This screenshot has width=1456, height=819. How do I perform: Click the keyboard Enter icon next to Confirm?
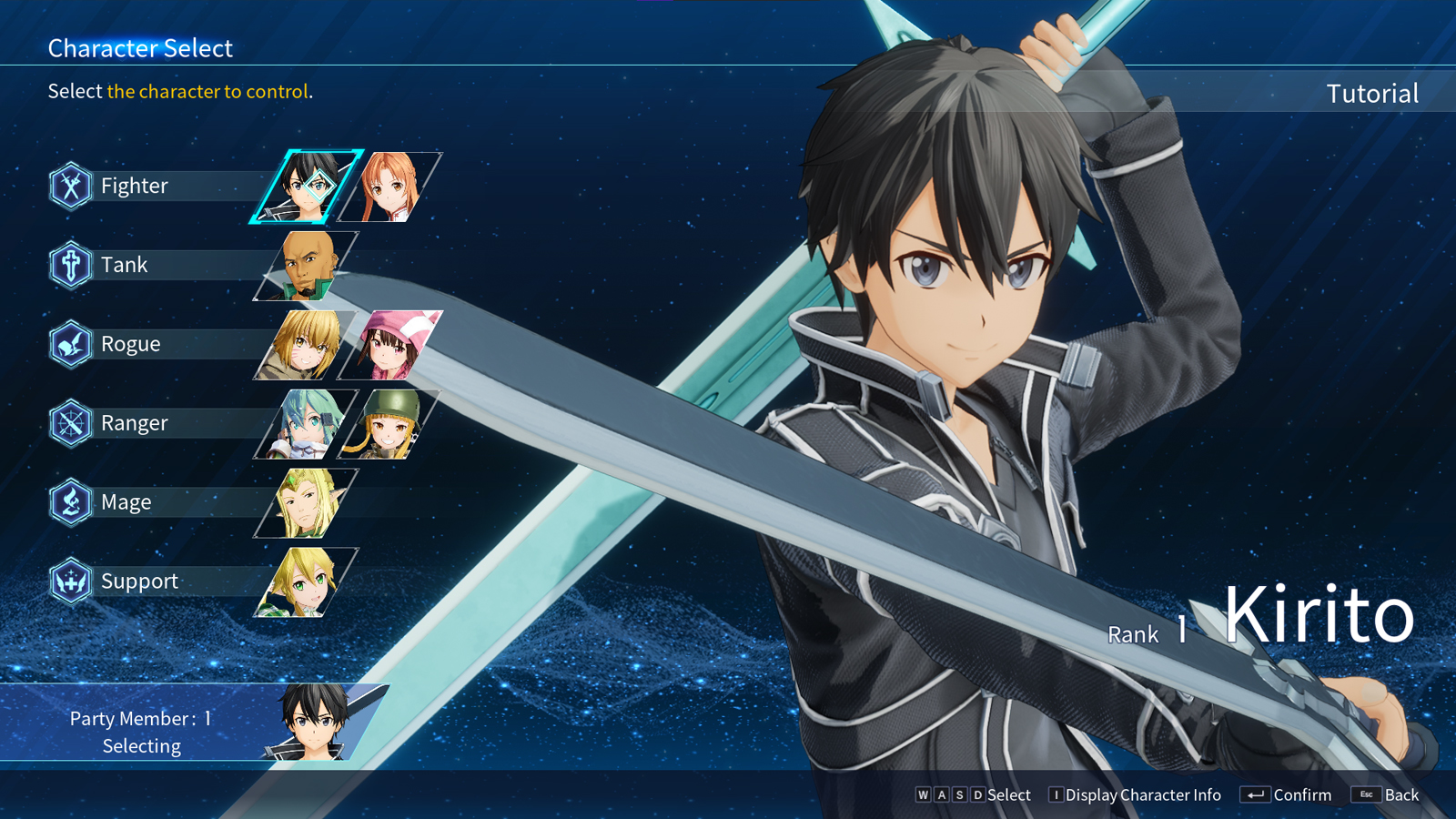click(1257, 794)
